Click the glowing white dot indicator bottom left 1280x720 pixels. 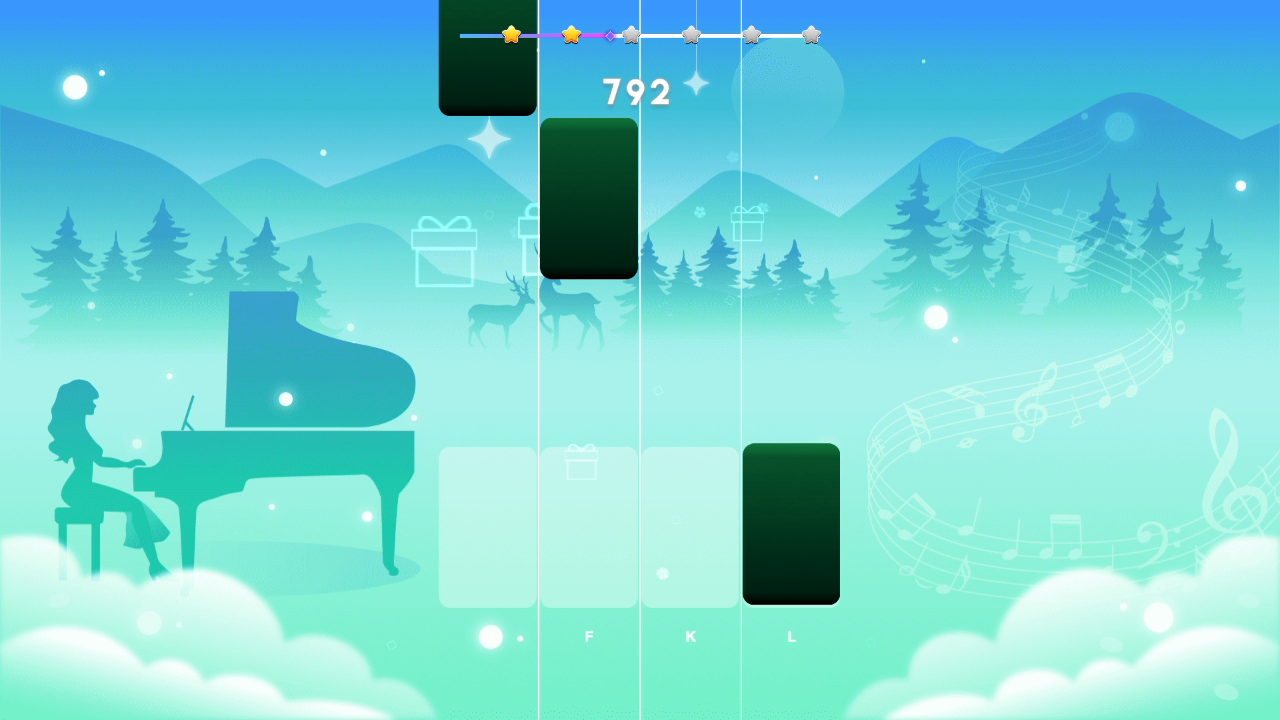[488, 636]
